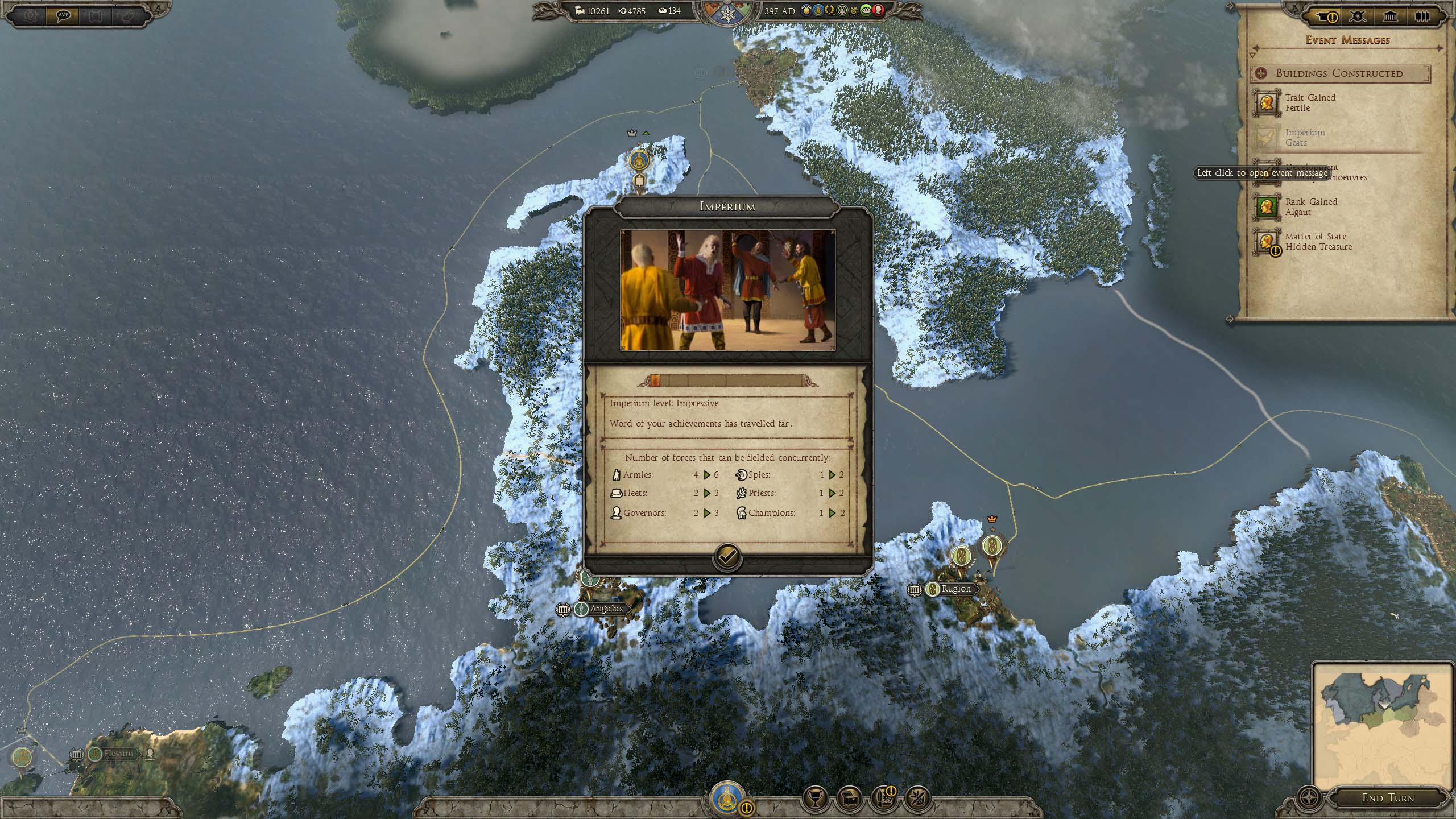End the current turn
1456x819 pixels.
(1388, 798)
